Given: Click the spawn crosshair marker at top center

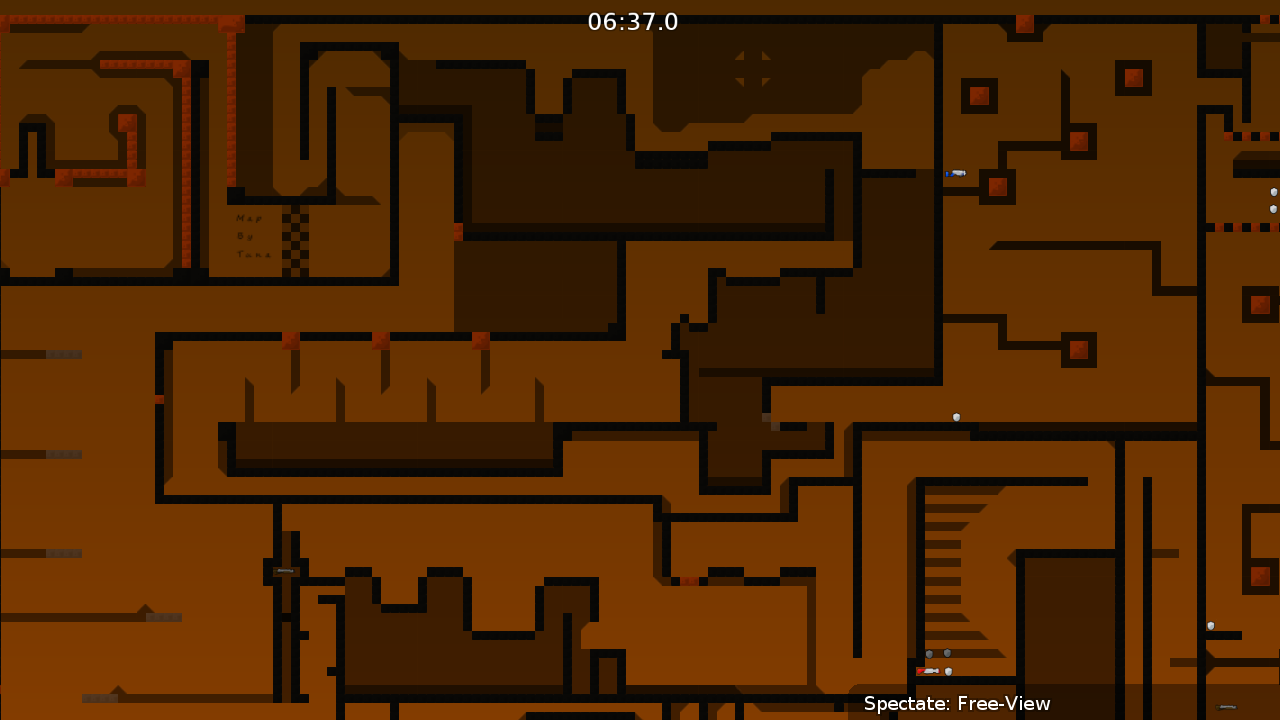Looking at the screenshot, I should [x=755, y=68].
